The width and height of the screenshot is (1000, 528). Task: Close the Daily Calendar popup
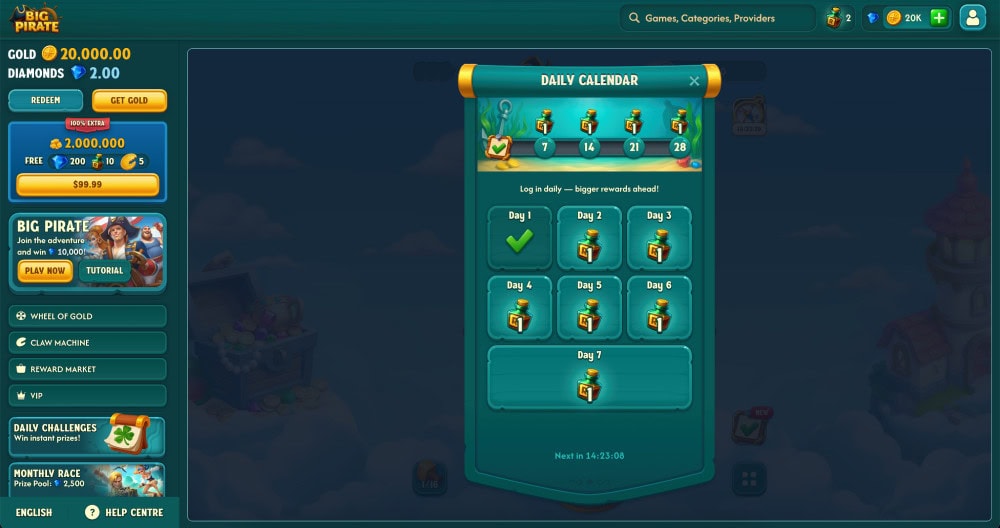[x=695, y=81]
